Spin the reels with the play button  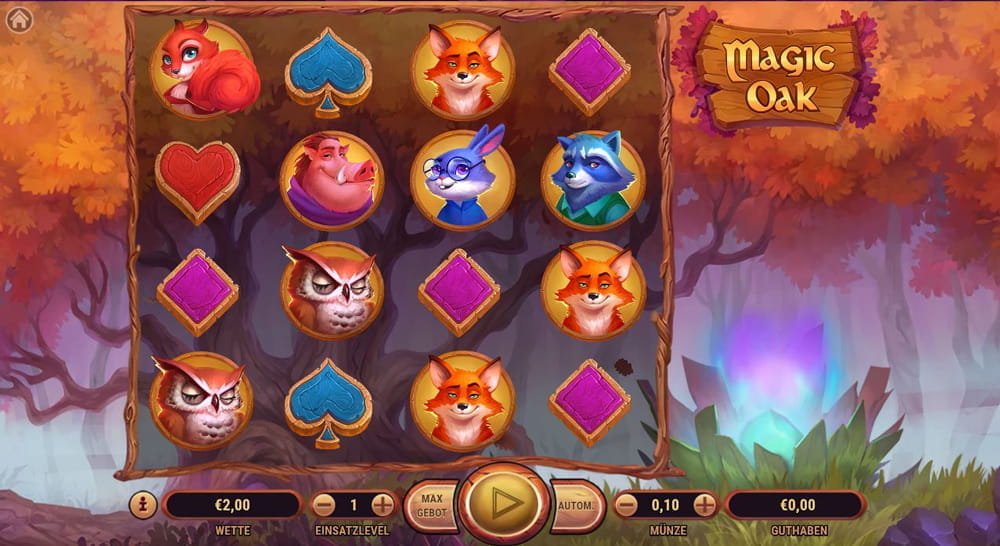(505, 503)
